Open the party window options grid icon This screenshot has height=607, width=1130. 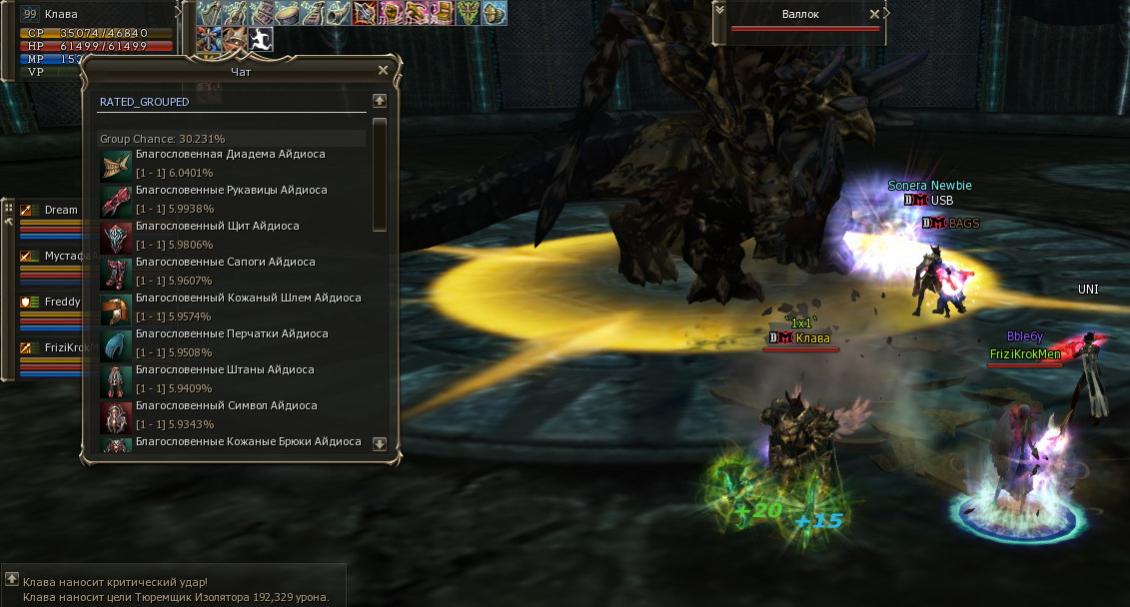pyautogui.click(x=8, y=208)
